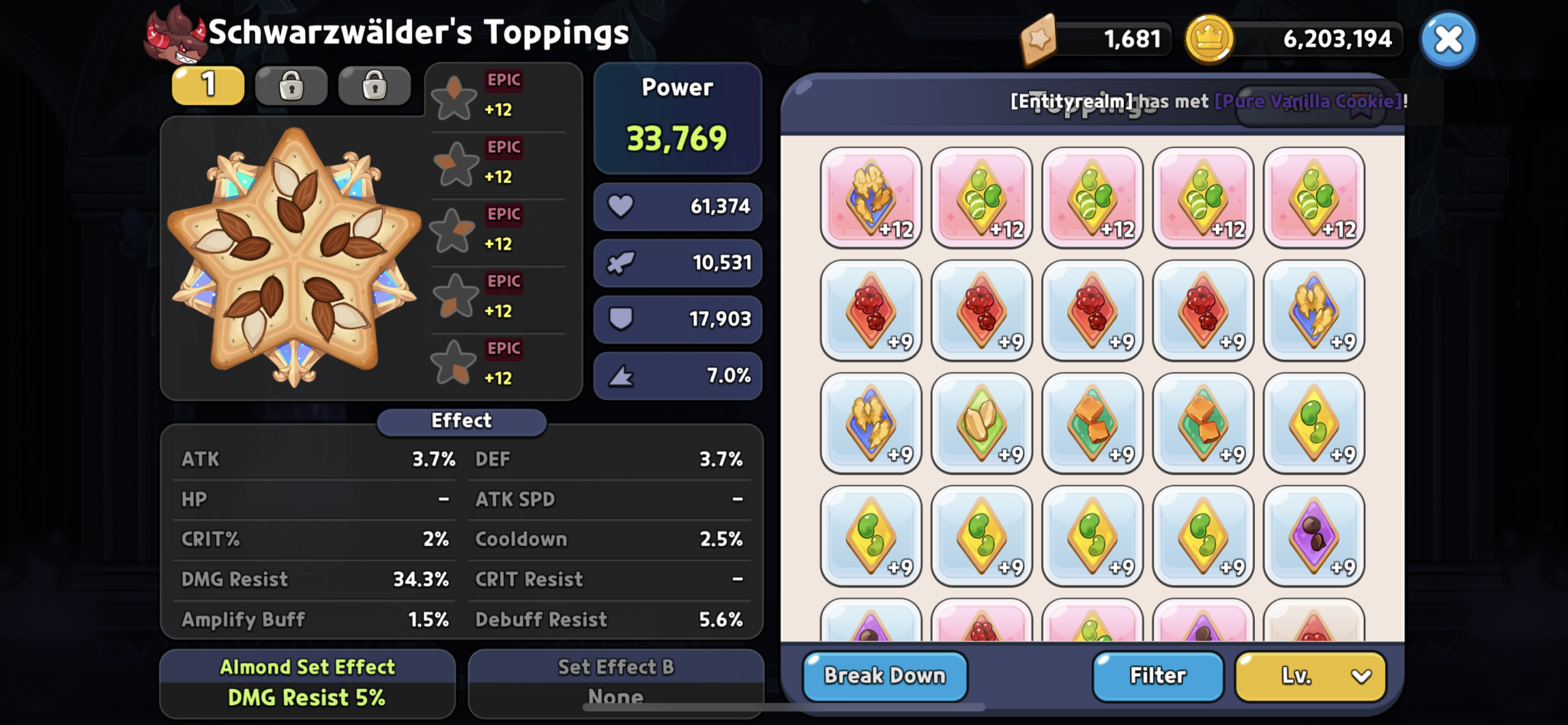Screen dimensions: 1568x725
Task: Select a raspberry topping with +9 bonus
Action: point(871,309)
